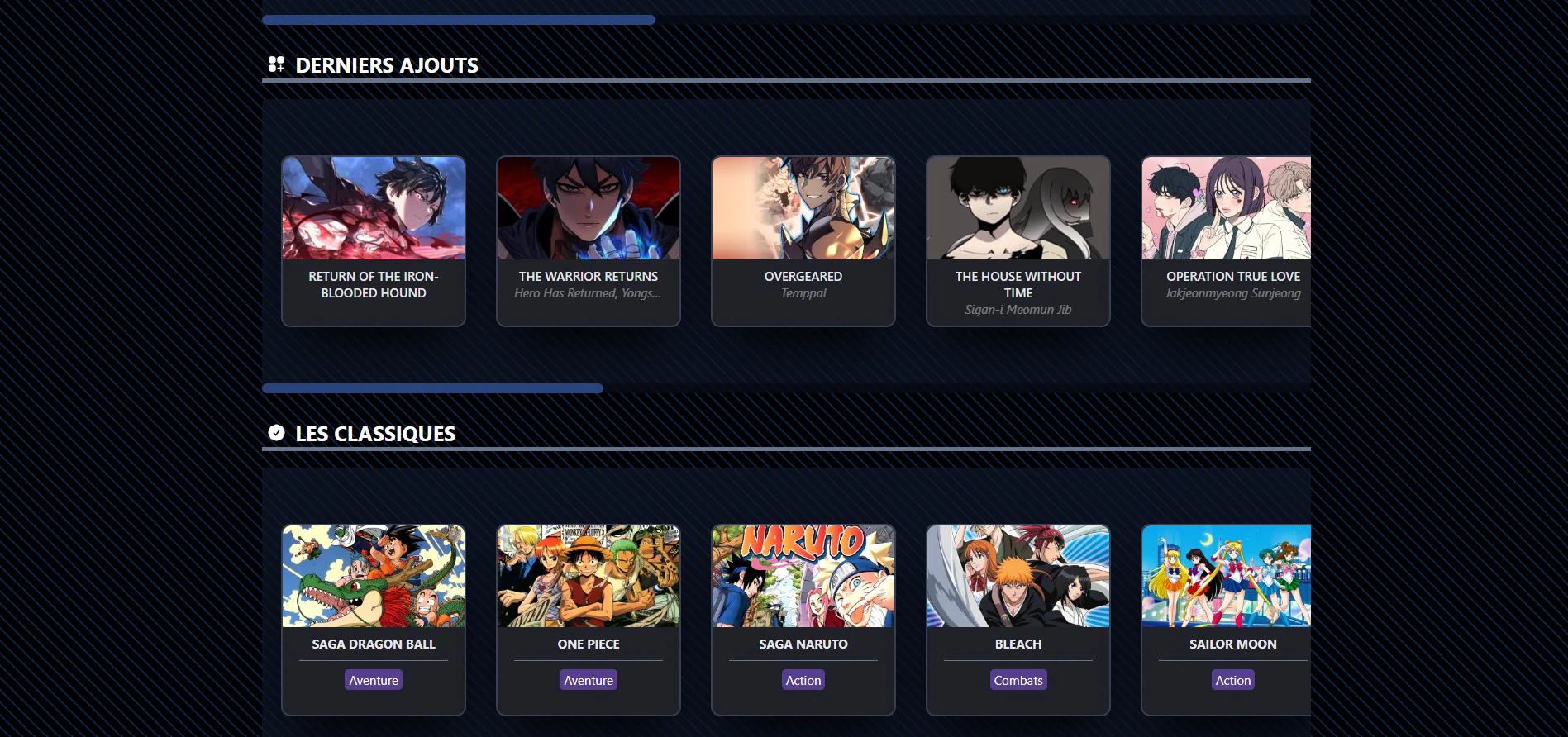Image resolution: width=1568 pixels, height=737 pixels.
Task: Click the Action tag under Saga Naruto
Action: point(803,680)
